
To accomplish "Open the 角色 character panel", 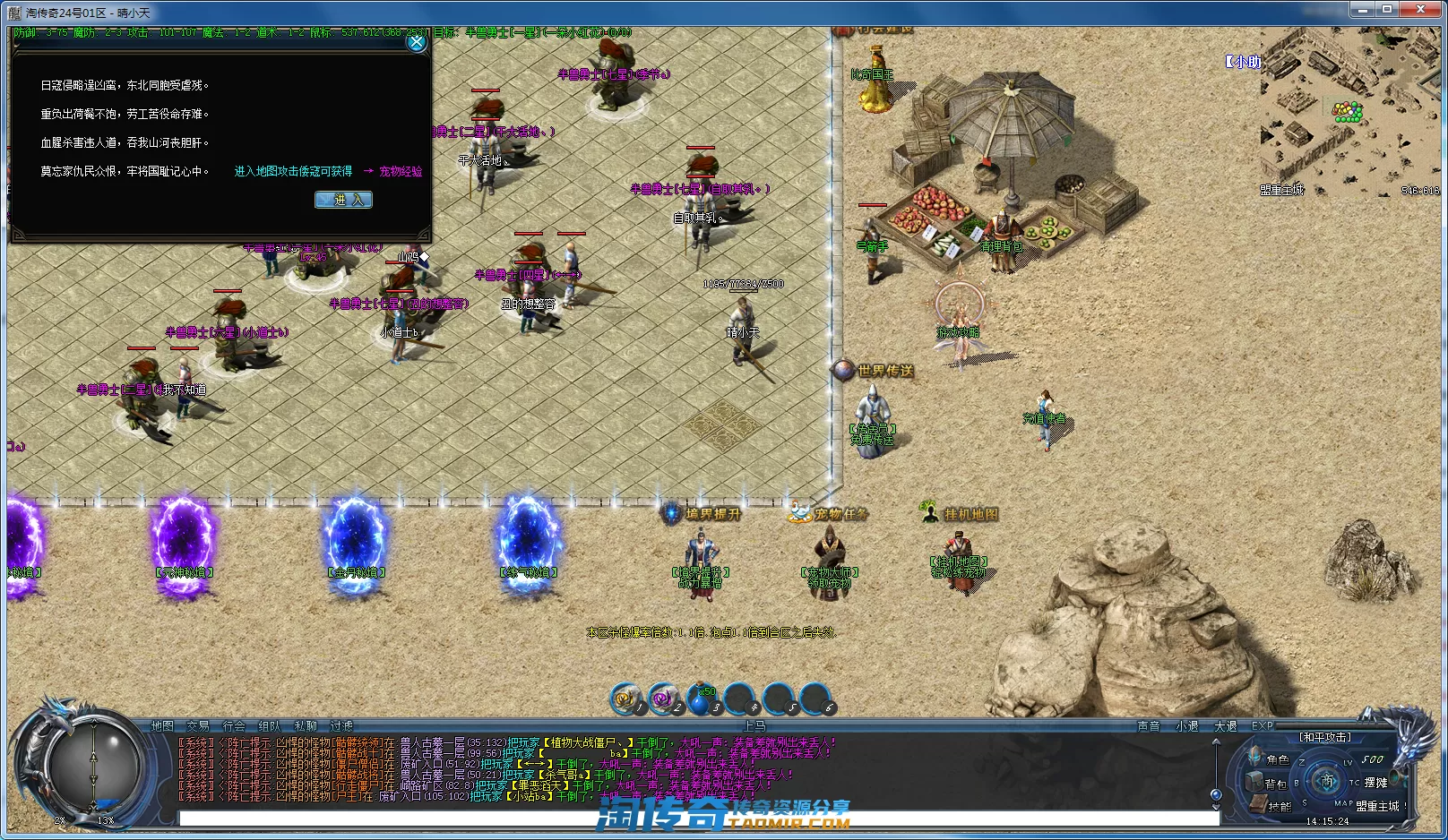I will point(1277,759).
